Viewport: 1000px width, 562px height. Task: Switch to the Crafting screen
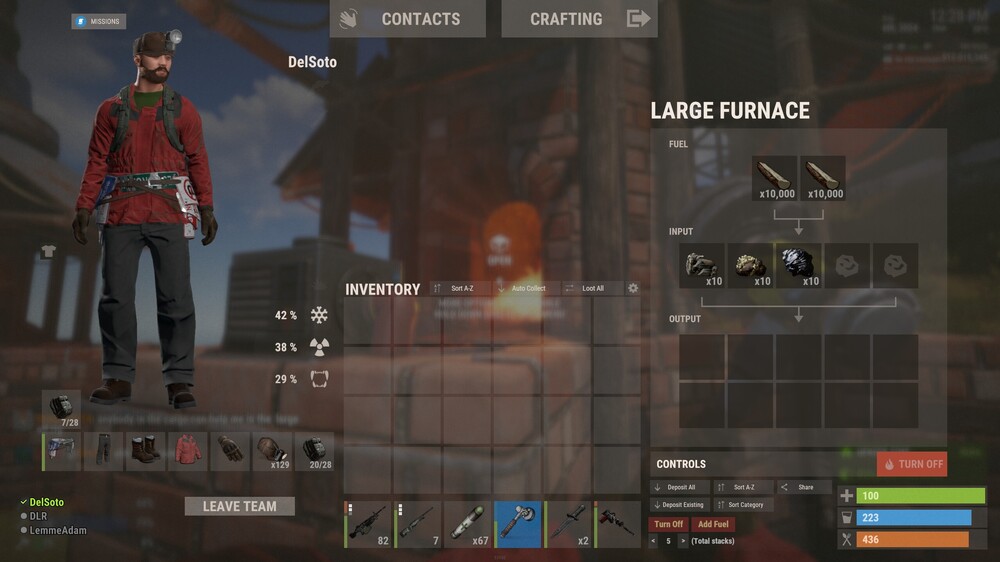point(579,19)
